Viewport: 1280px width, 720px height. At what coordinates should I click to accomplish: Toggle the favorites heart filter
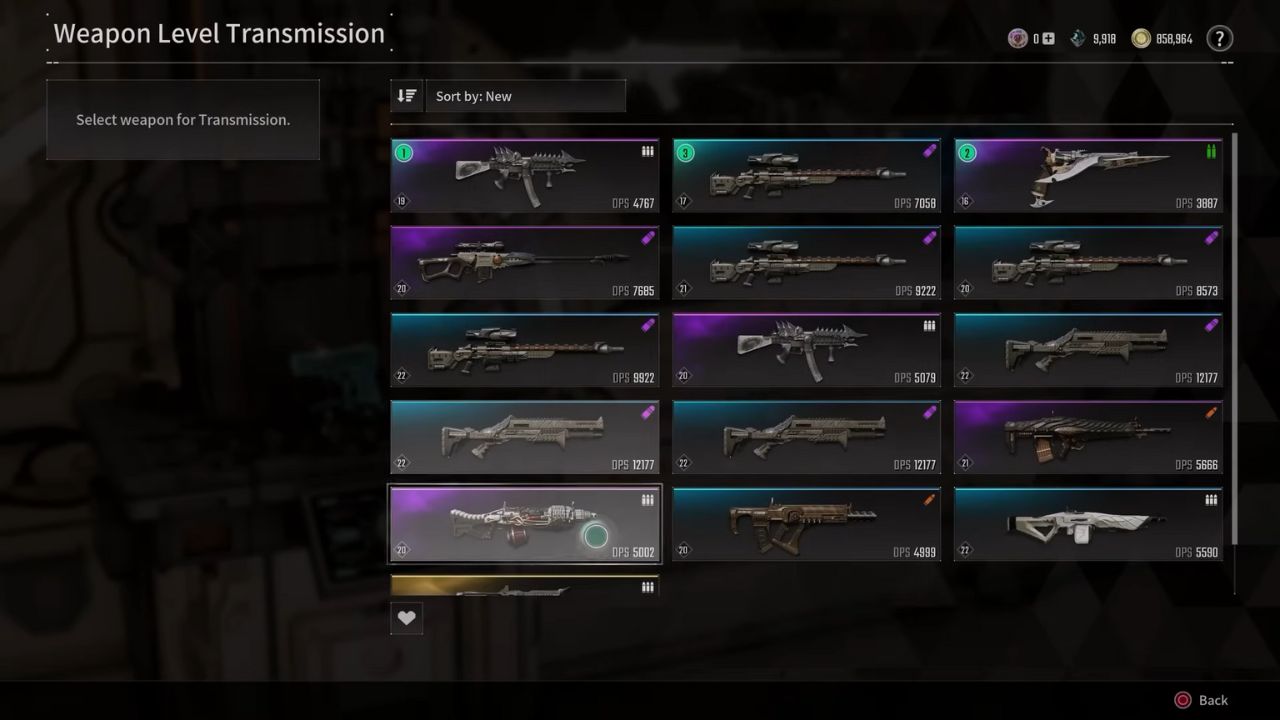point(406,617)
